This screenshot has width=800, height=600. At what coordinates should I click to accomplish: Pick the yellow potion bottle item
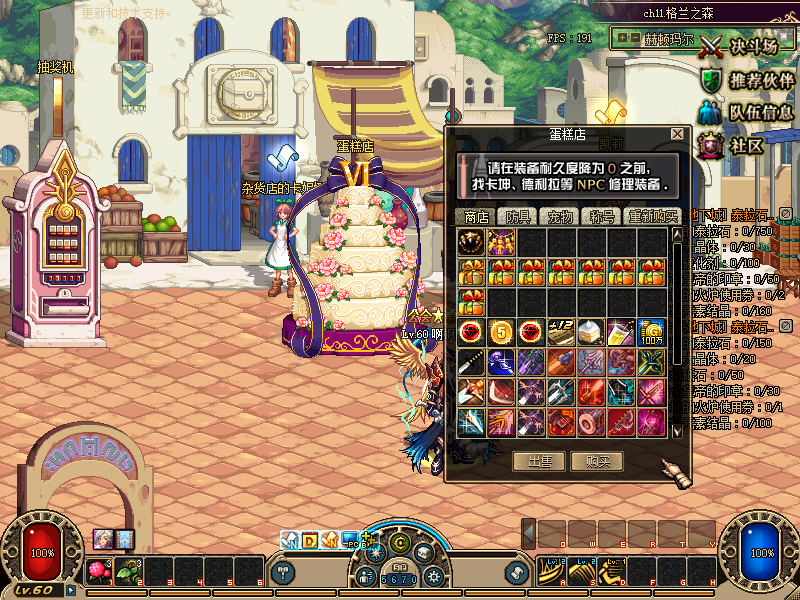coord(621,331)
